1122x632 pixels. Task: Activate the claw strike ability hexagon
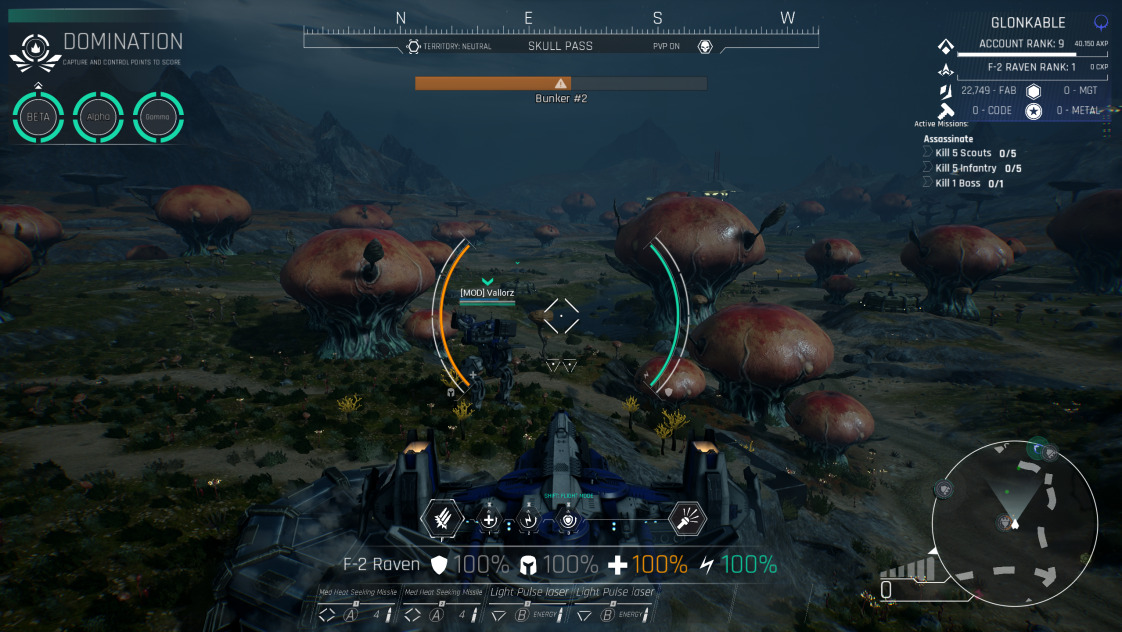(441, 518)
